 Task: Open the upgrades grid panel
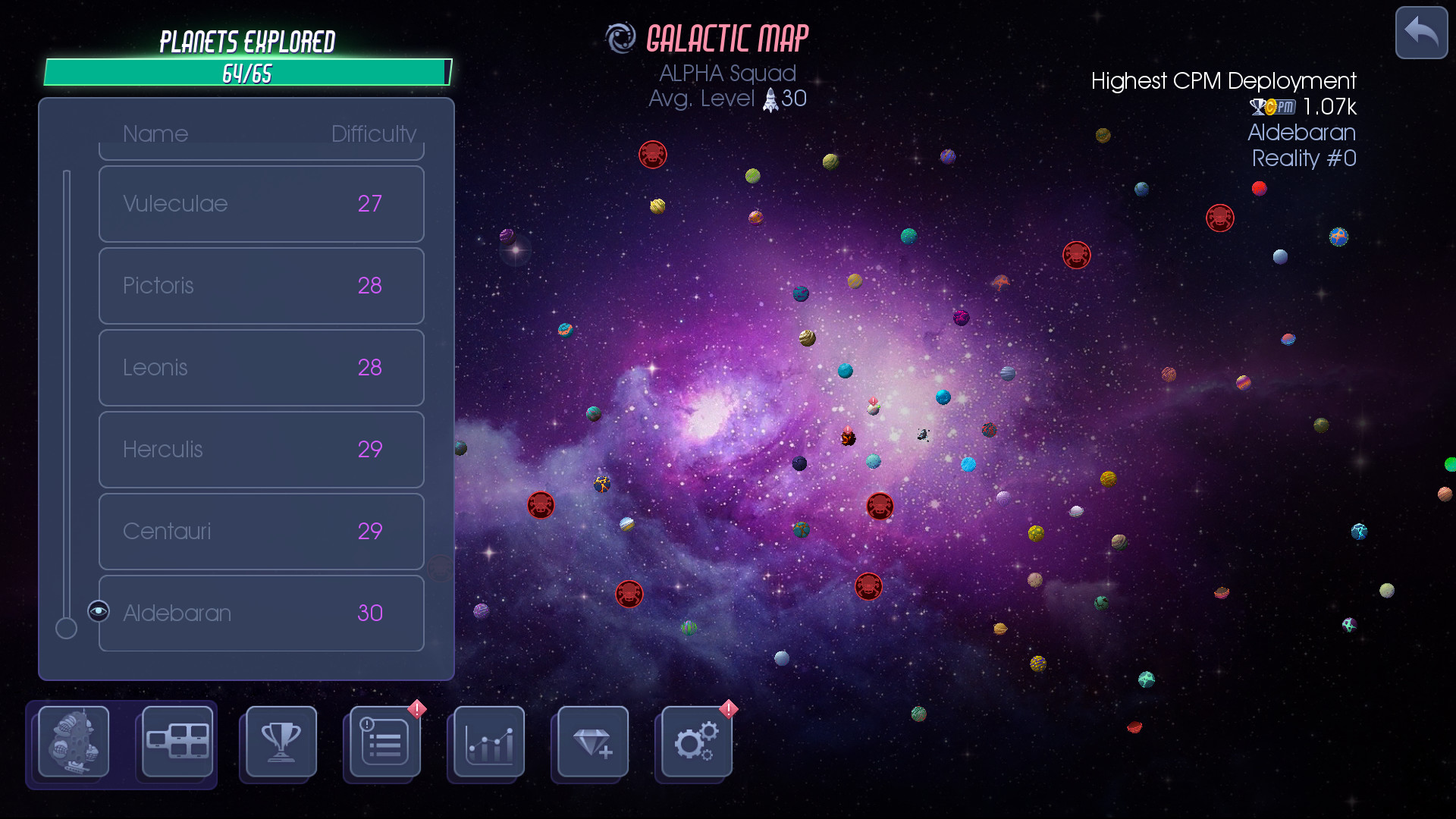pyautogui.click(x=176, y=743)
